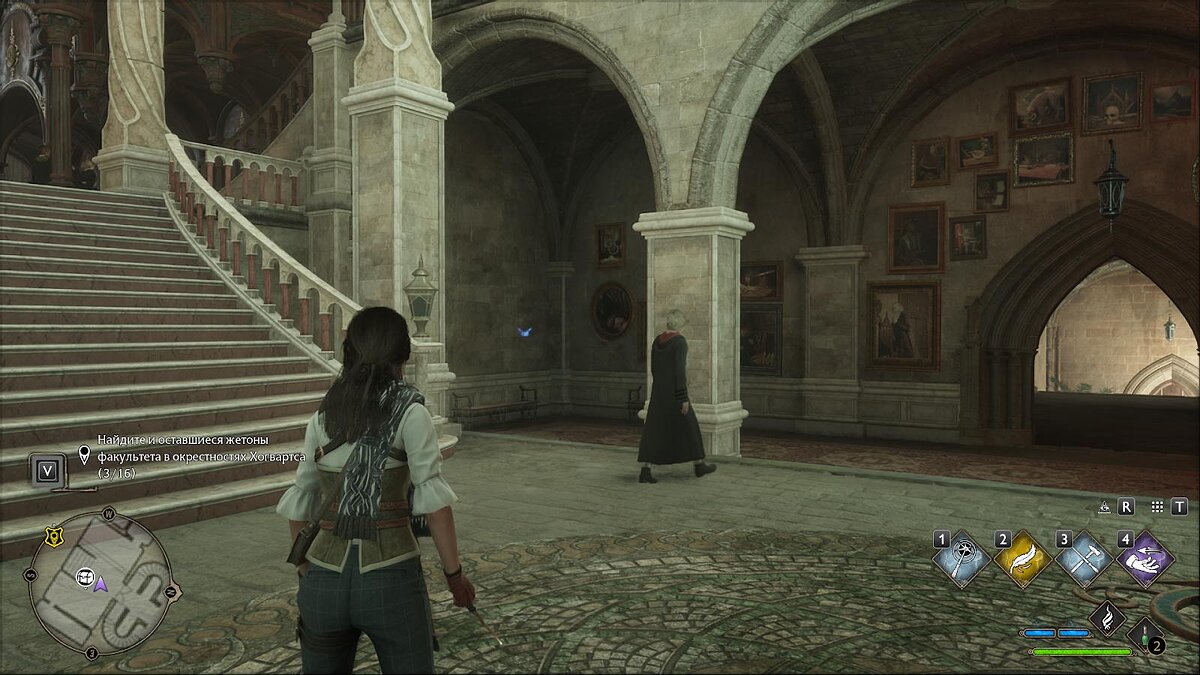Image resolution: width=1200 pixels, height=675 pixels.
Task: Open the circular minimap
Action: 100,583
